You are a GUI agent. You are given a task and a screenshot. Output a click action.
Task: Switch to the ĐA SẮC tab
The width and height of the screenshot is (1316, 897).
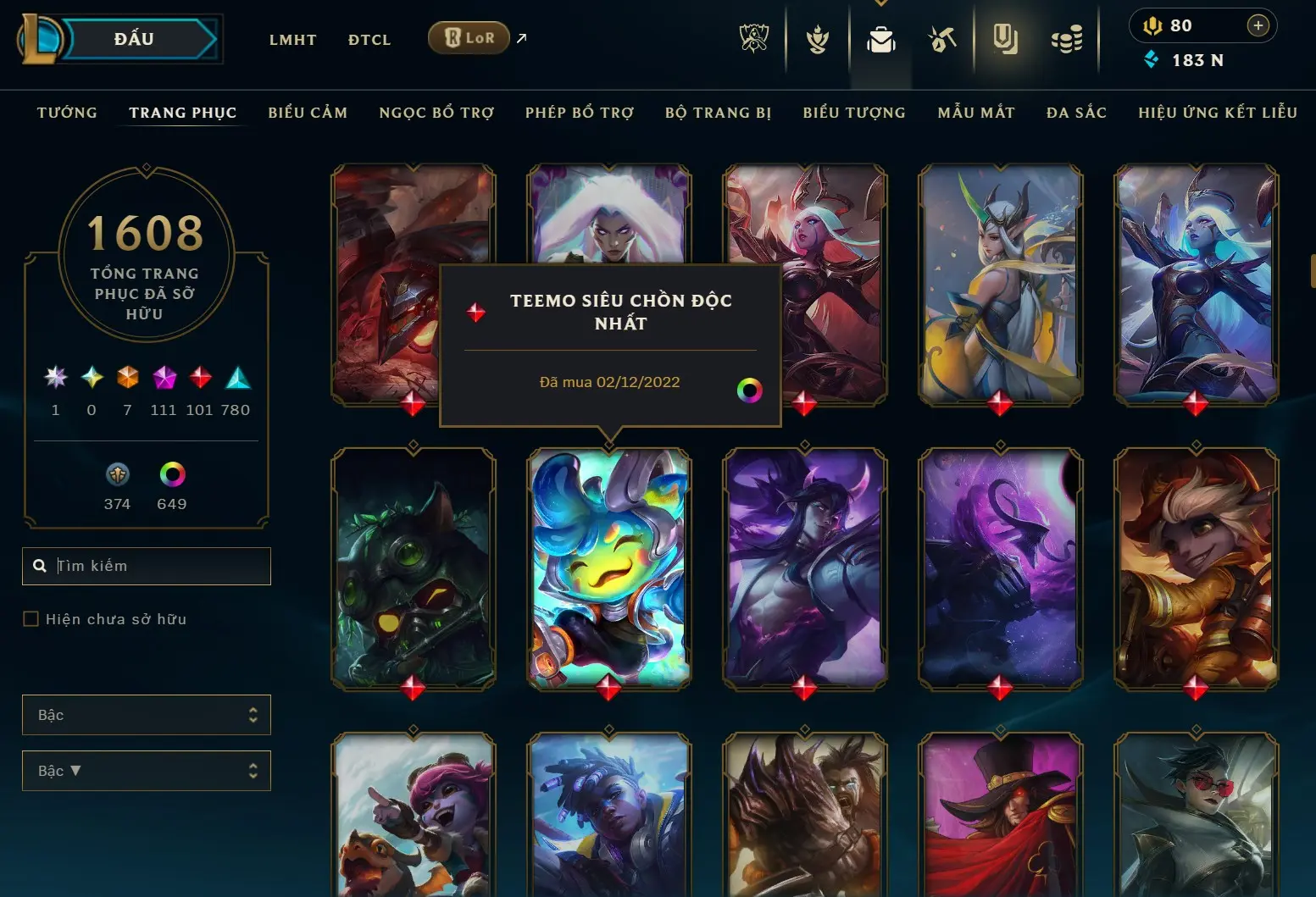point(1076,113)
